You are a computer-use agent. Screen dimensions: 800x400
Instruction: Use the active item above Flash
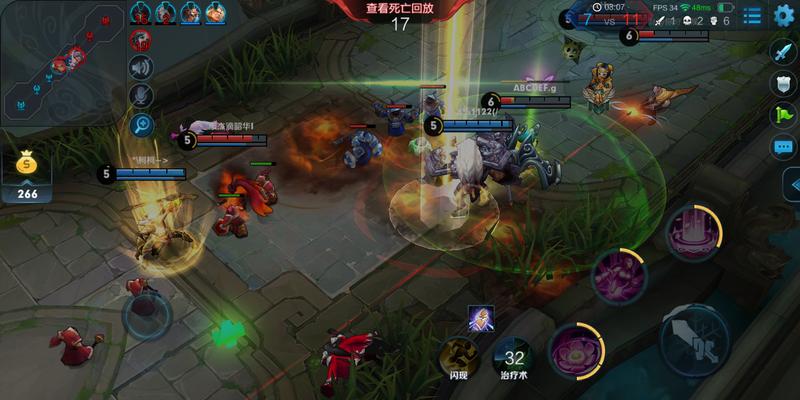coord(479,318)
